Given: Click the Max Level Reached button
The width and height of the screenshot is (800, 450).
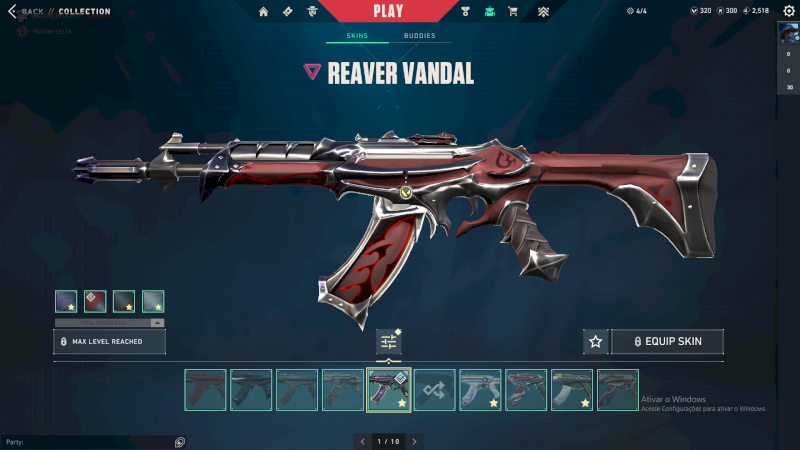Looking at the screenshot, I should pyautogui.click(x=109, y=342).
